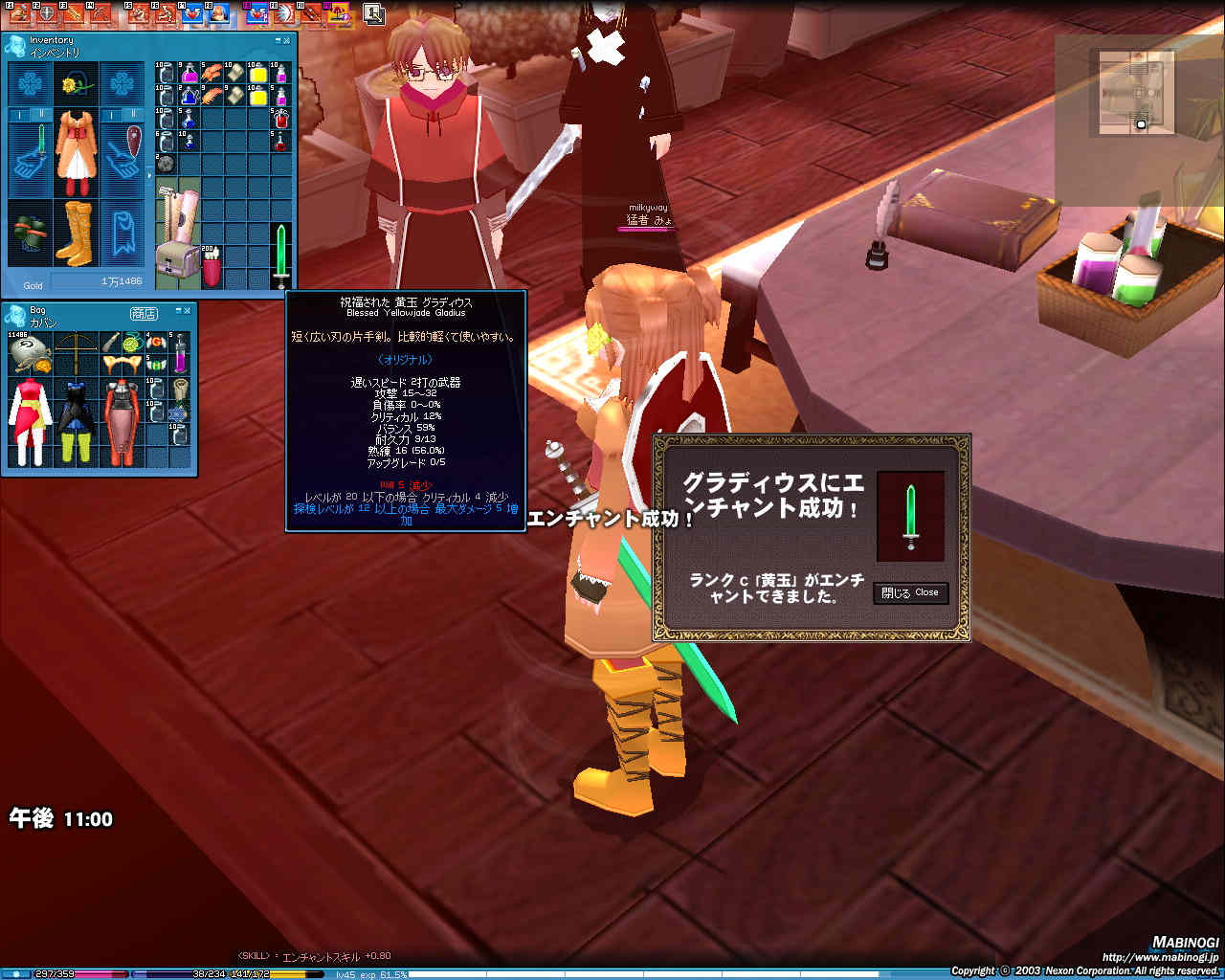Close the enchant success dialog
The image size is (1225, 980).
pos(910,592)
